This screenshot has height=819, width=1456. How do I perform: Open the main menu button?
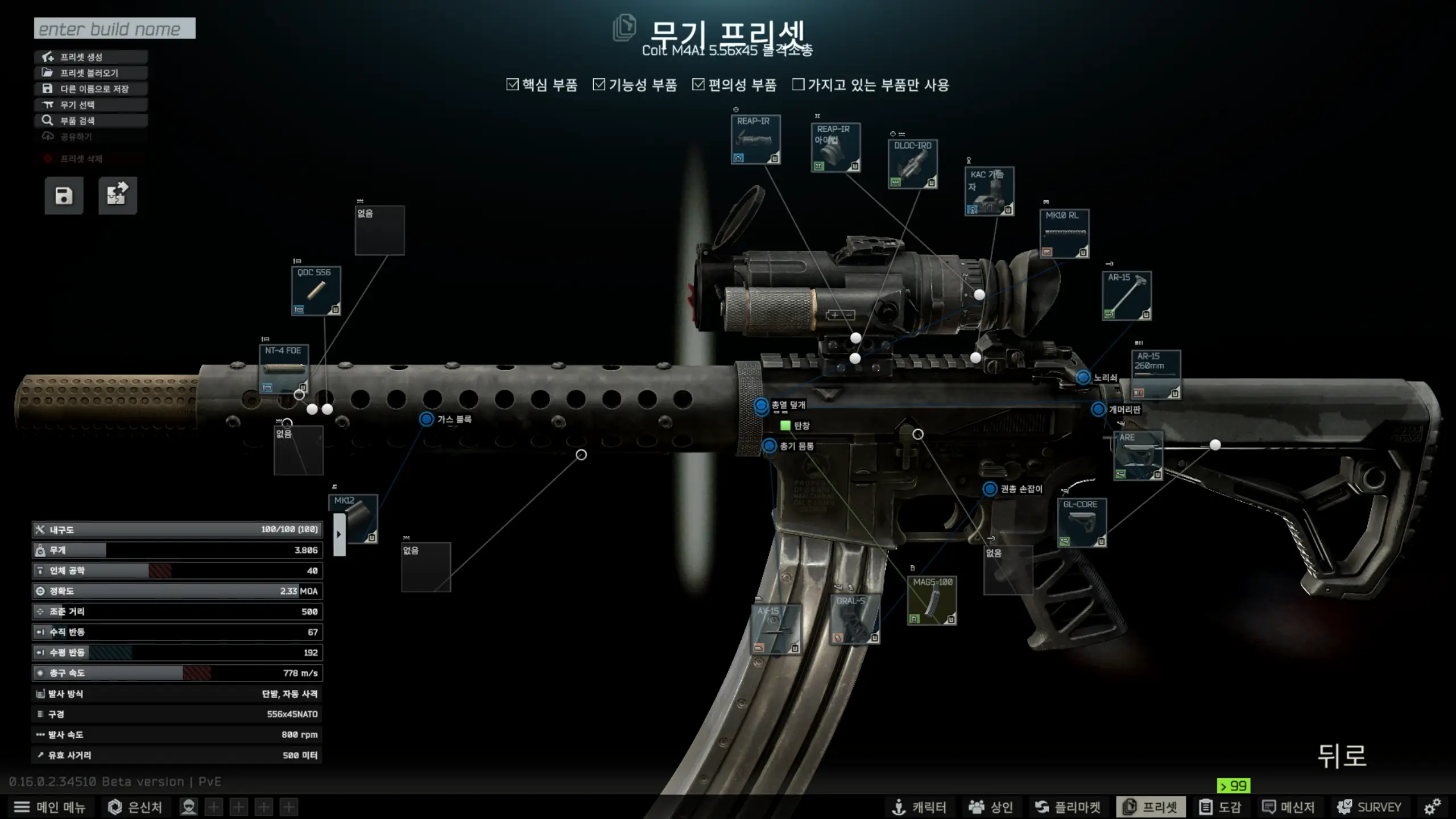(50, 807)
